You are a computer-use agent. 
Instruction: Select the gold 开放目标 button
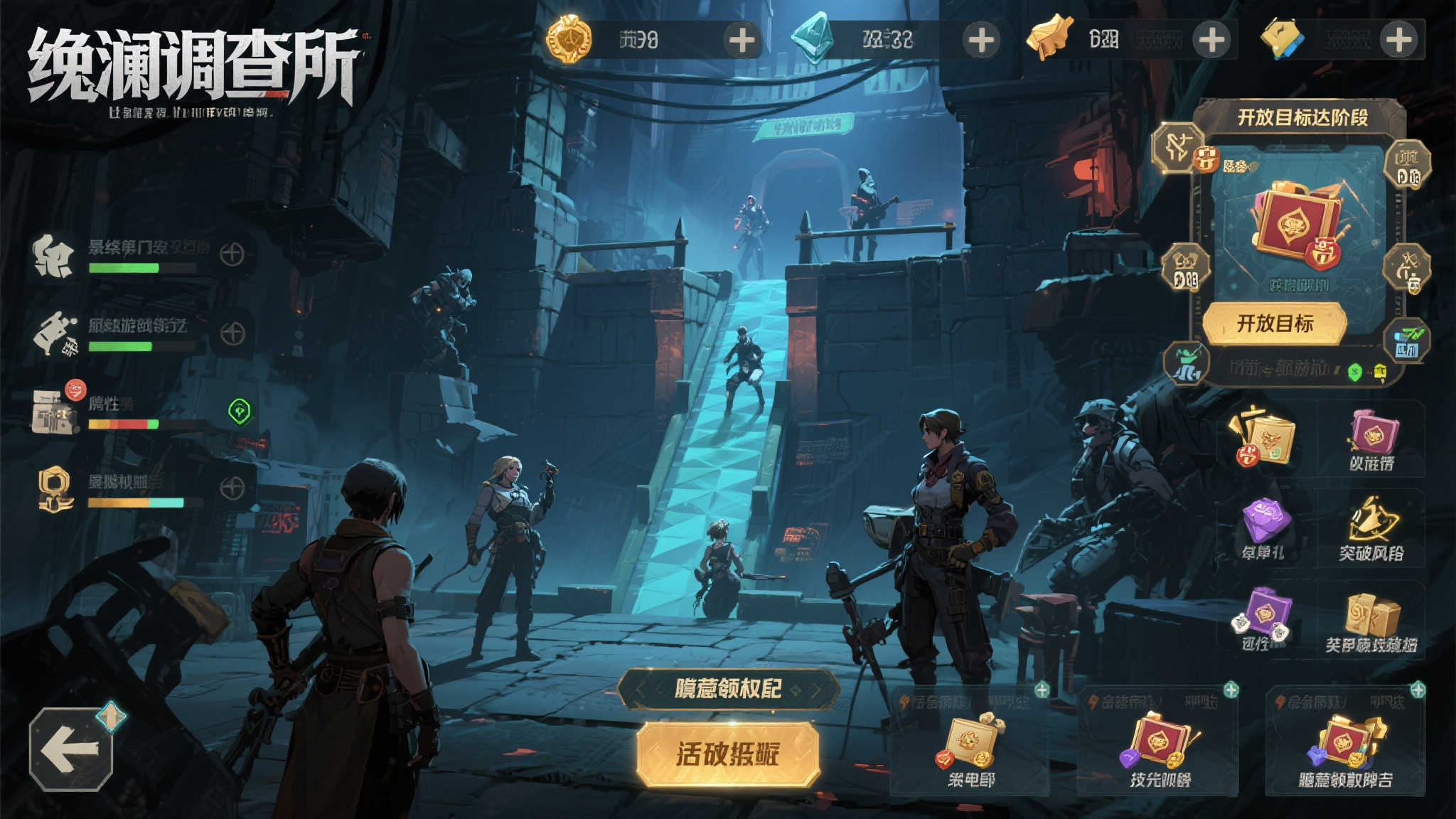tap(1275, 323)
